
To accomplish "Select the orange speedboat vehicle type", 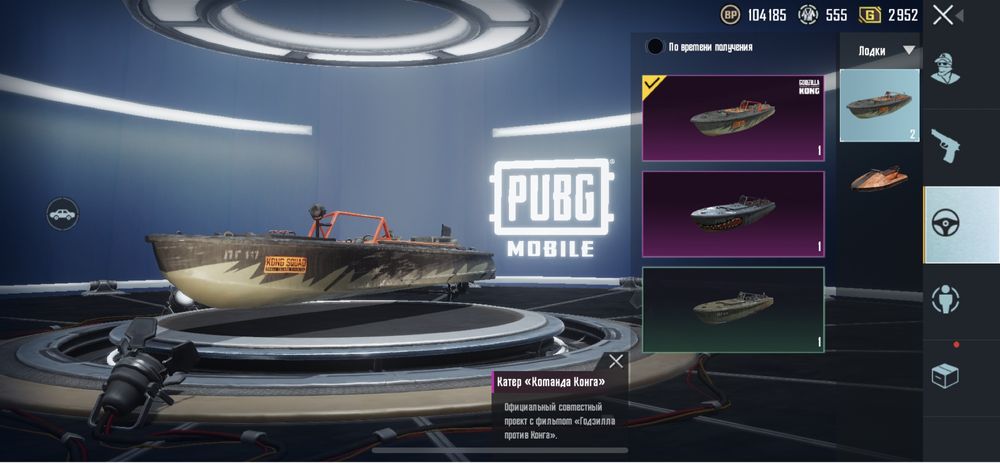I will click(879, 178).
